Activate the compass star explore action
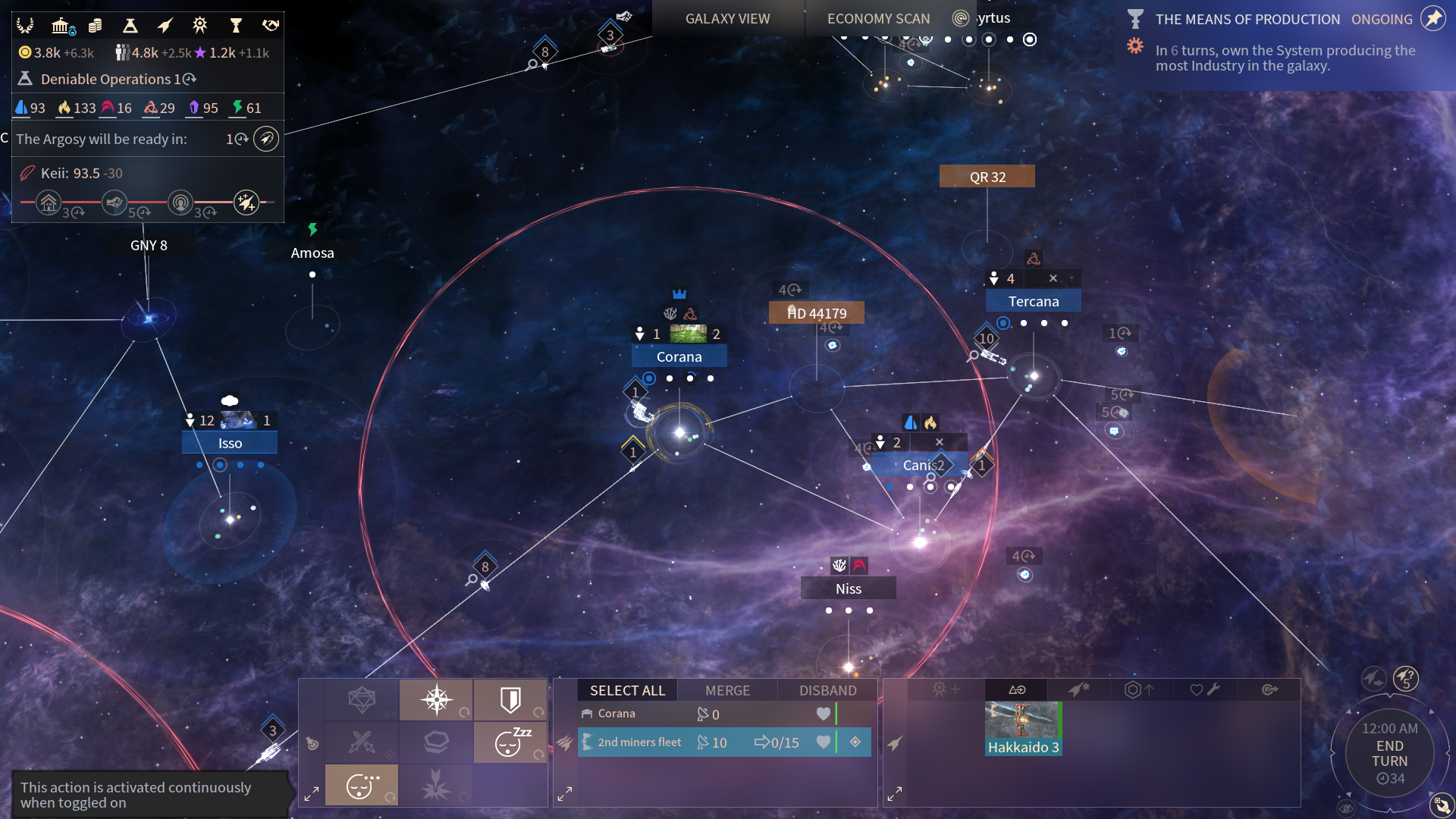Viewport: 1456px width, 819px height. pos(437,699)
